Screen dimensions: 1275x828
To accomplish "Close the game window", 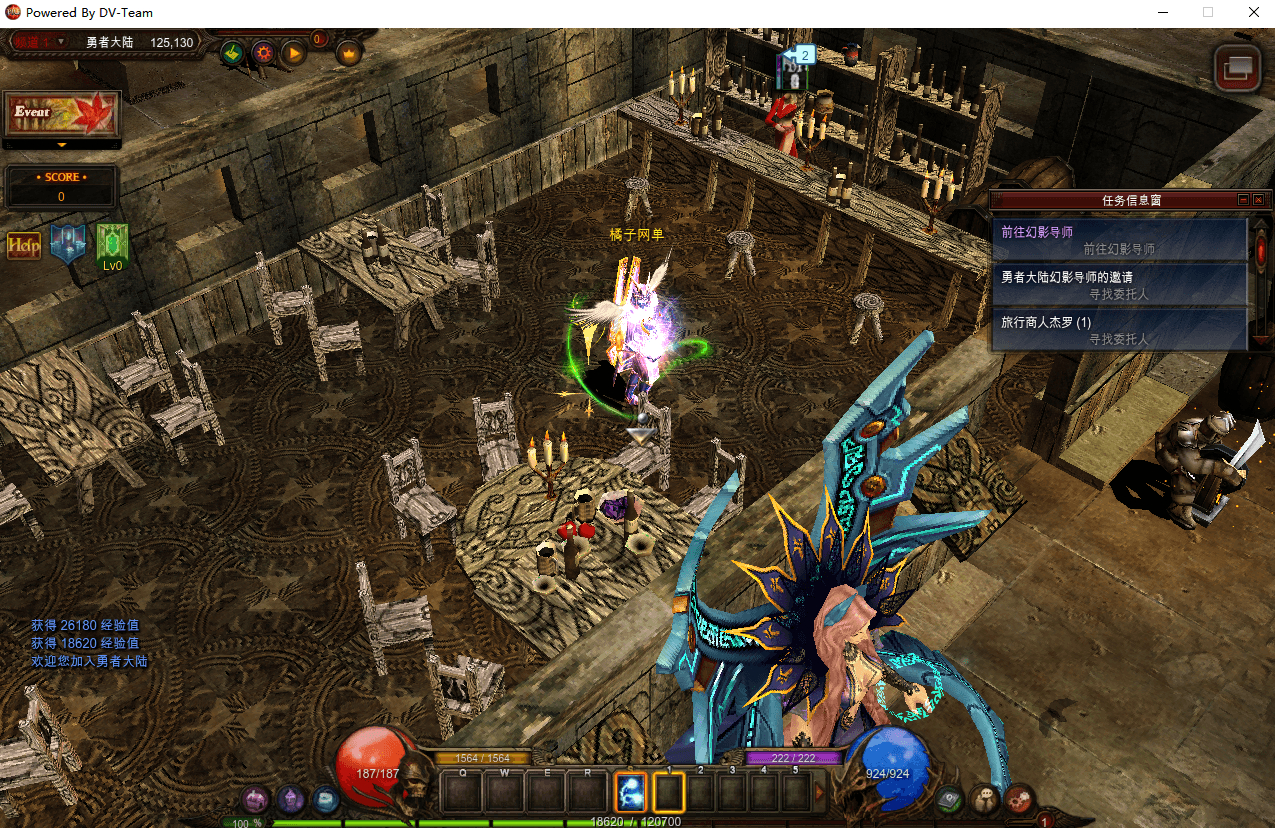I will tap(1253, 13).
